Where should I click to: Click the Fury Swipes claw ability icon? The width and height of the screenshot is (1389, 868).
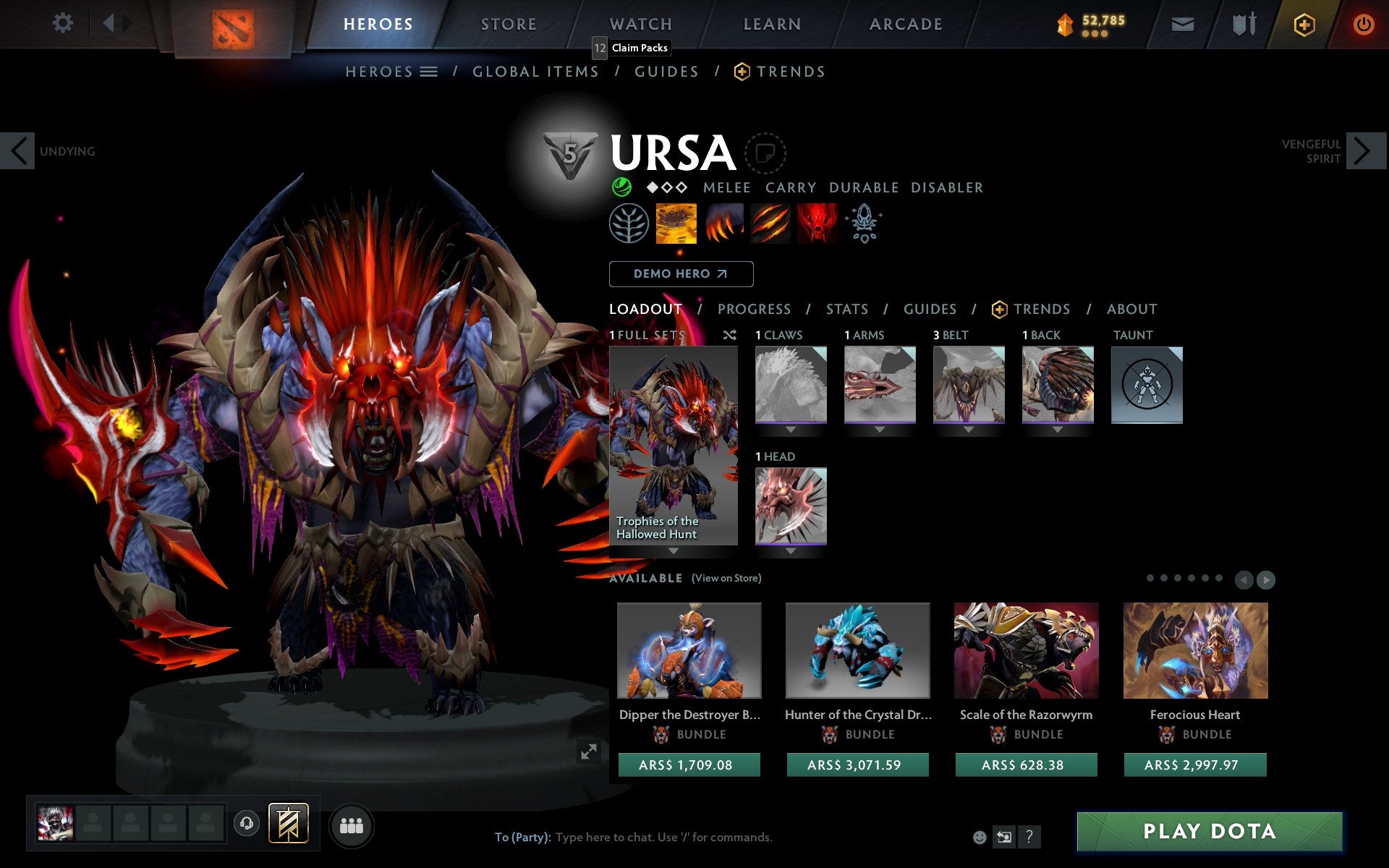pos(770,224)
